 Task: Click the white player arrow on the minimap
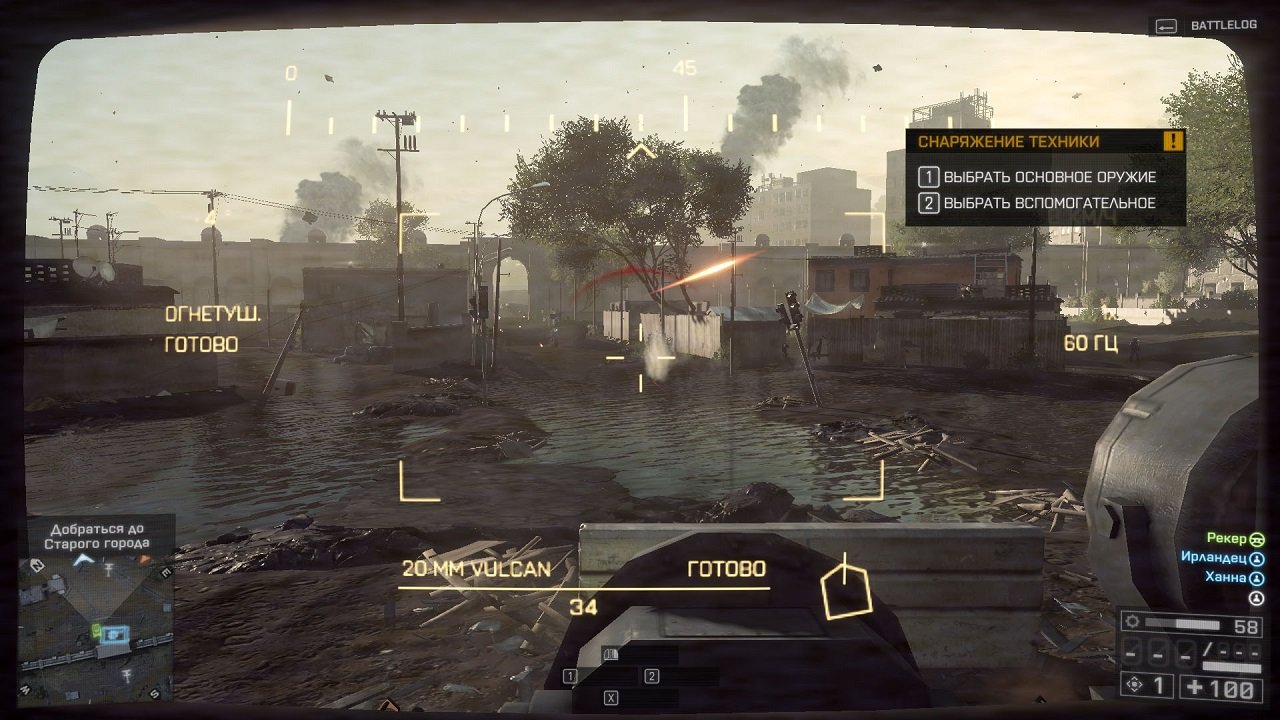pos(82,560)
